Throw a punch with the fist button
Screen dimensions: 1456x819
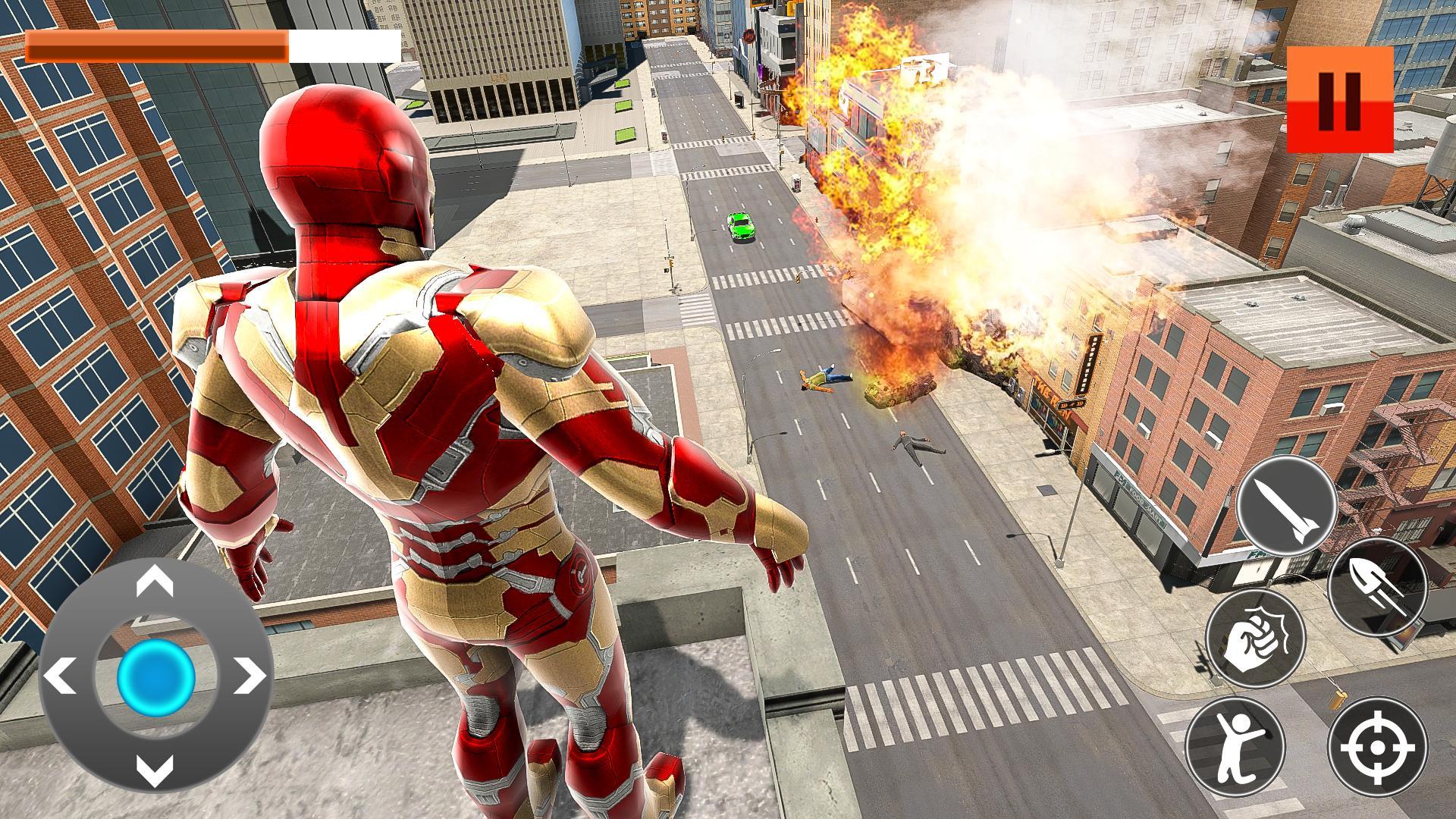click(1255, 639)
